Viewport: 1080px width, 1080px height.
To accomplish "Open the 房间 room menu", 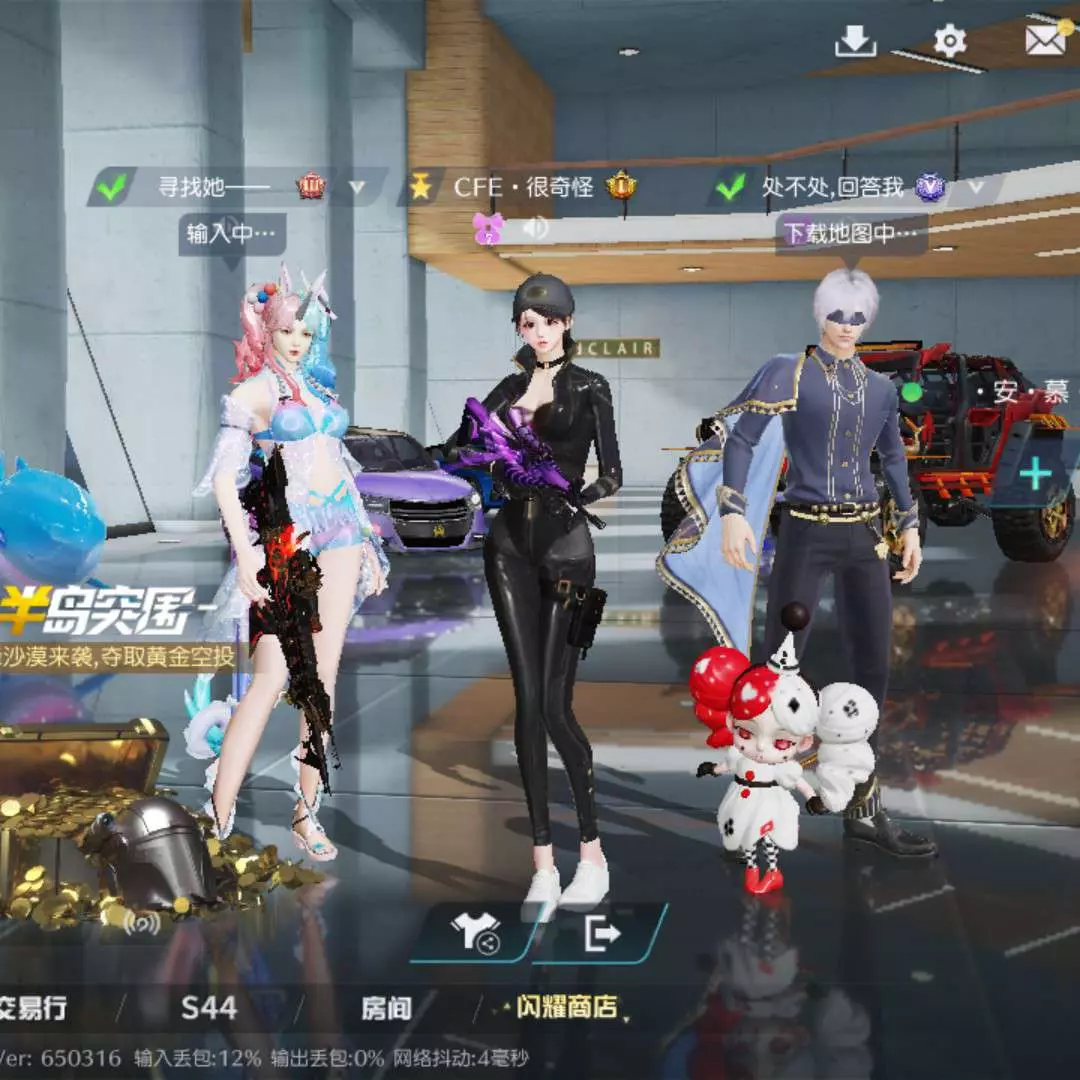I will point(386,1008).
